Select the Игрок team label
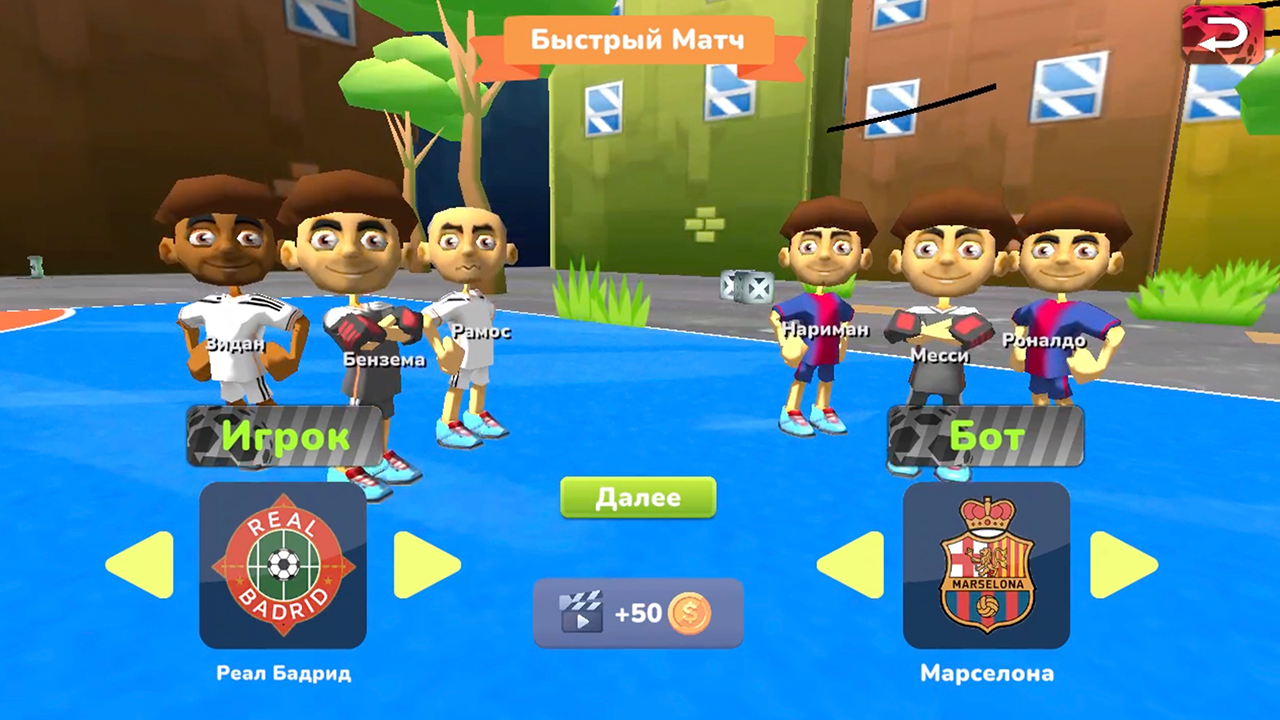Viewport: 1280px width, 720px height. [x=290, y=437]
